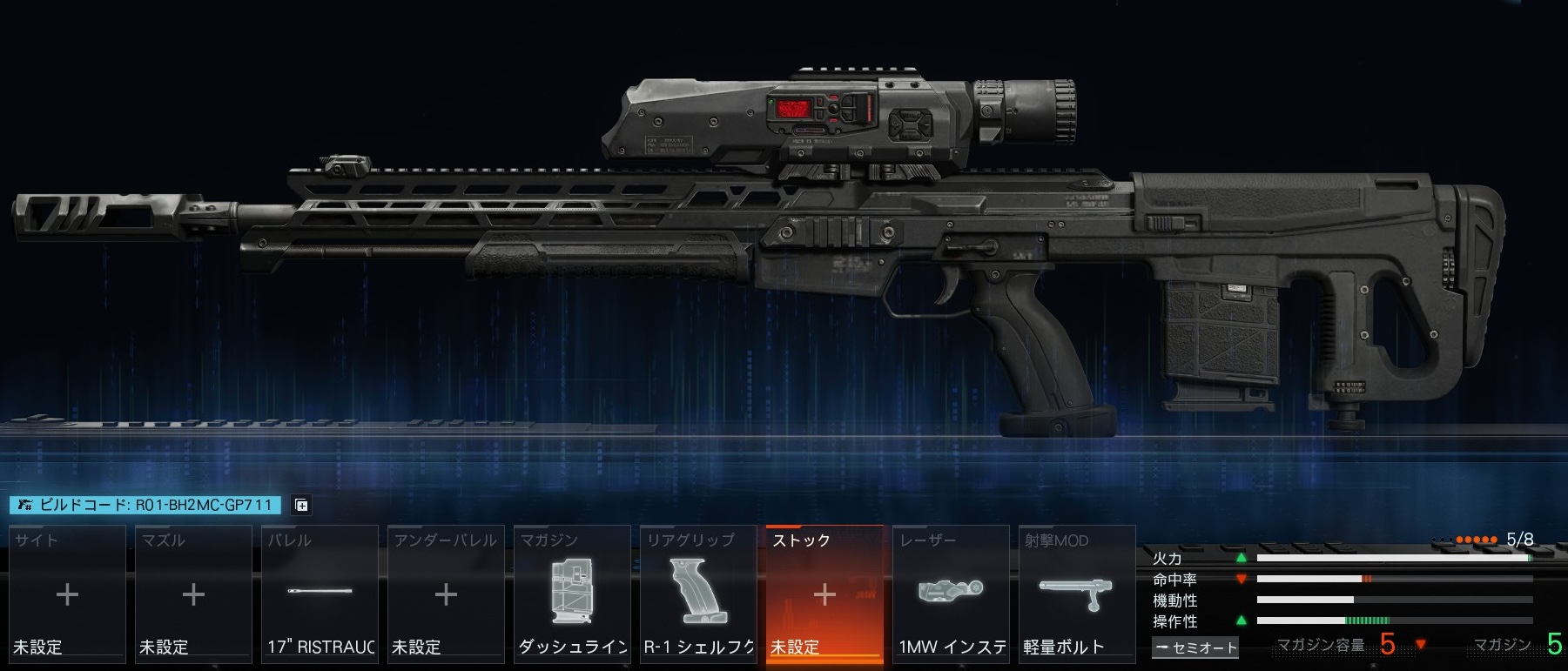Select the 射撃MOD 軽量ボルト slot

pyautogui.click(x=1077, y=594)
